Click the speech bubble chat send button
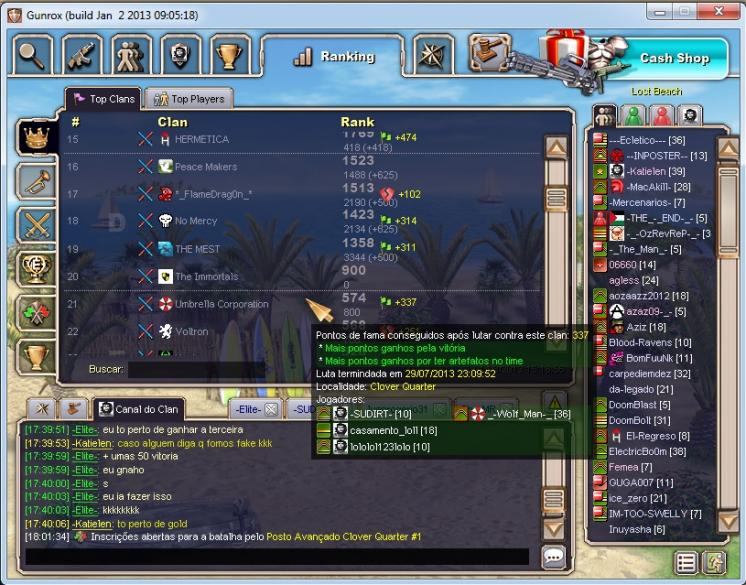Screen dimensions: 746x585 tap(553, 556)
